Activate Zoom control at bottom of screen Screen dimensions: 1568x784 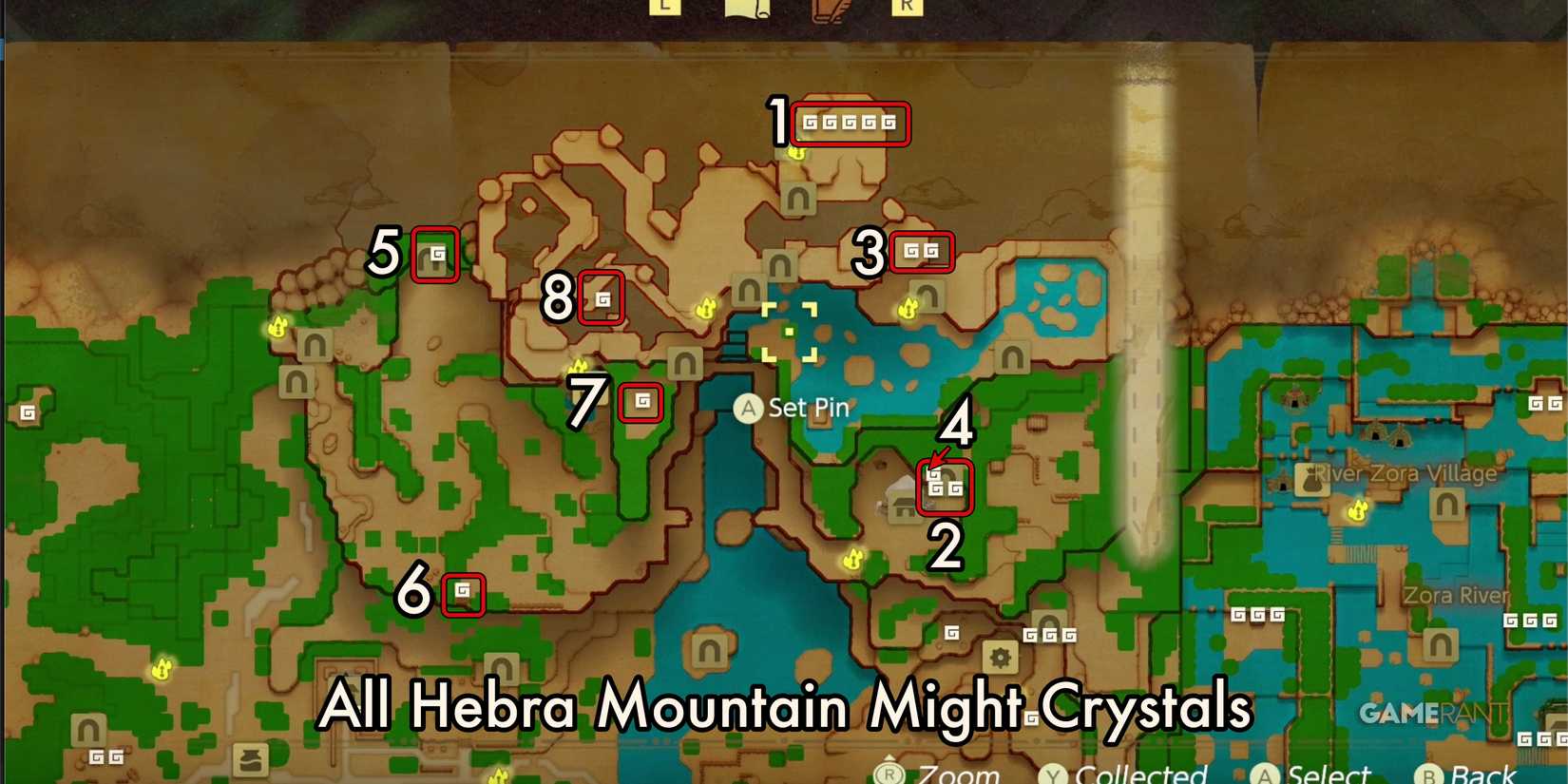(889, 772)
